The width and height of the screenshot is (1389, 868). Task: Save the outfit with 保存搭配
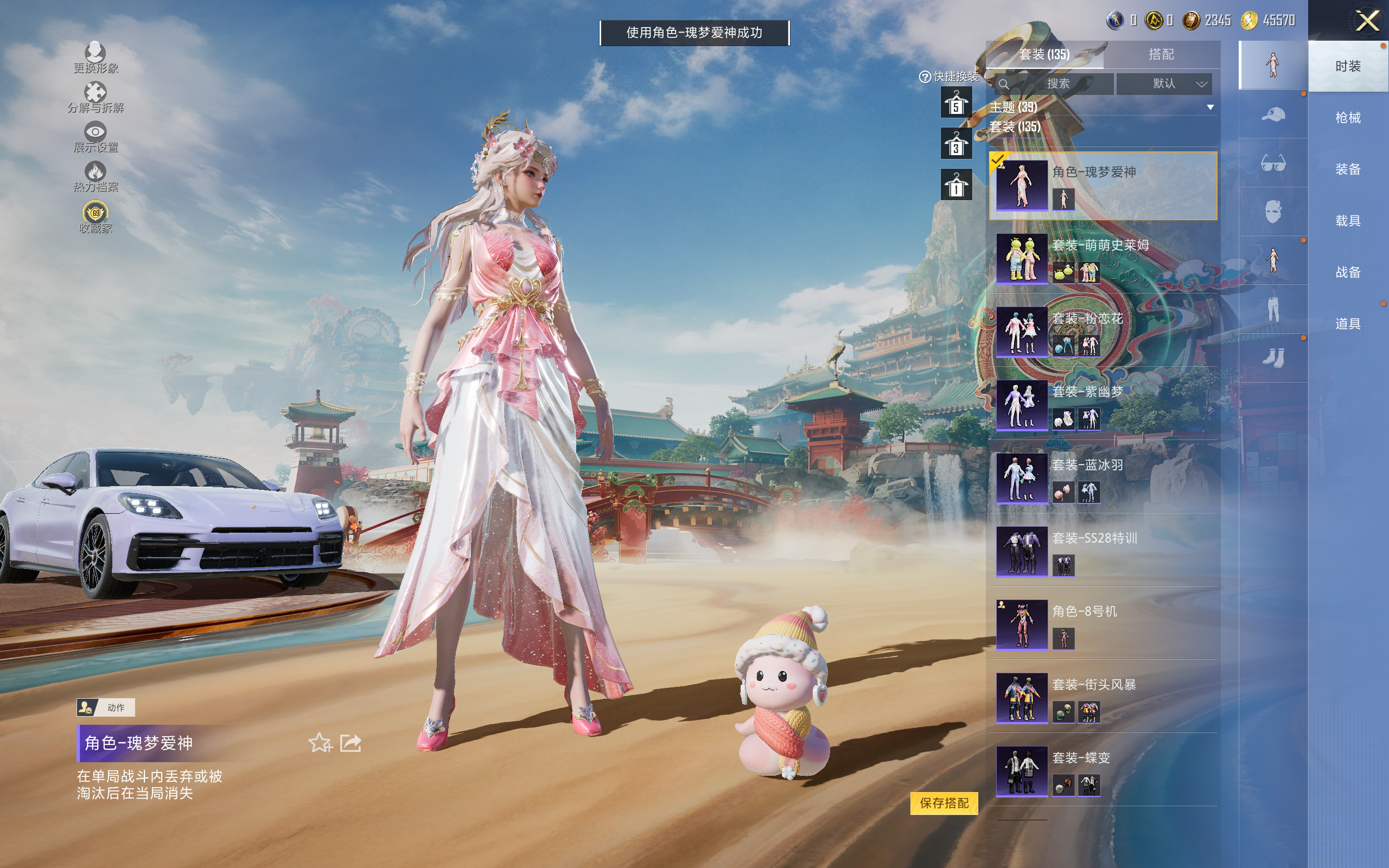click(x=944, y=803)
